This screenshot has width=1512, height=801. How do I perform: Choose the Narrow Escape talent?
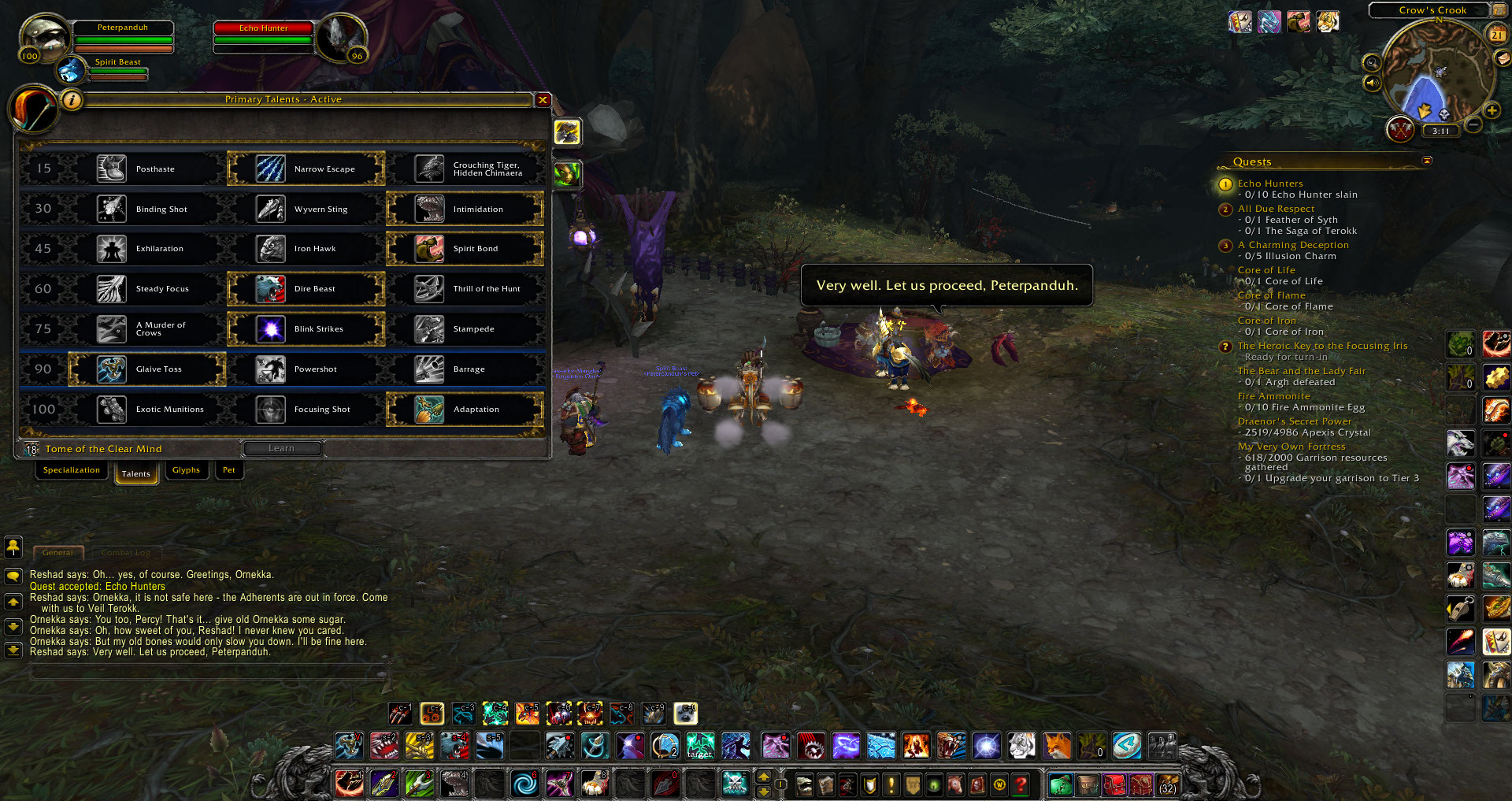click(306, 169)
